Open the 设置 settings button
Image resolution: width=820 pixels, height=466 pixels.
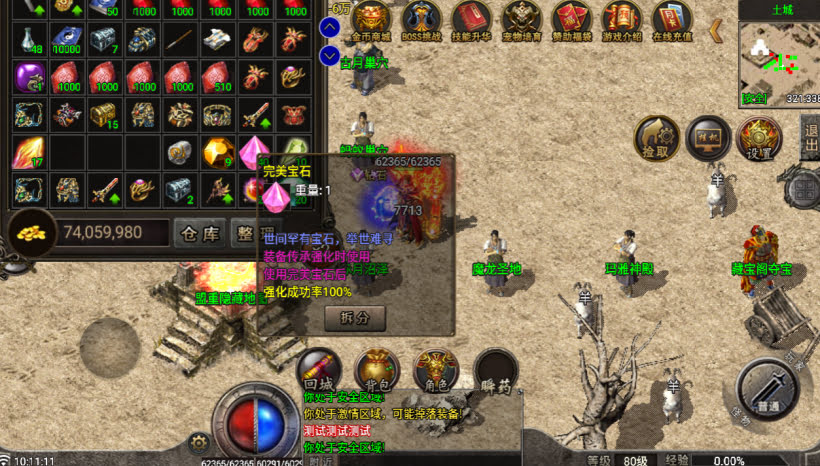coord(759,139)
